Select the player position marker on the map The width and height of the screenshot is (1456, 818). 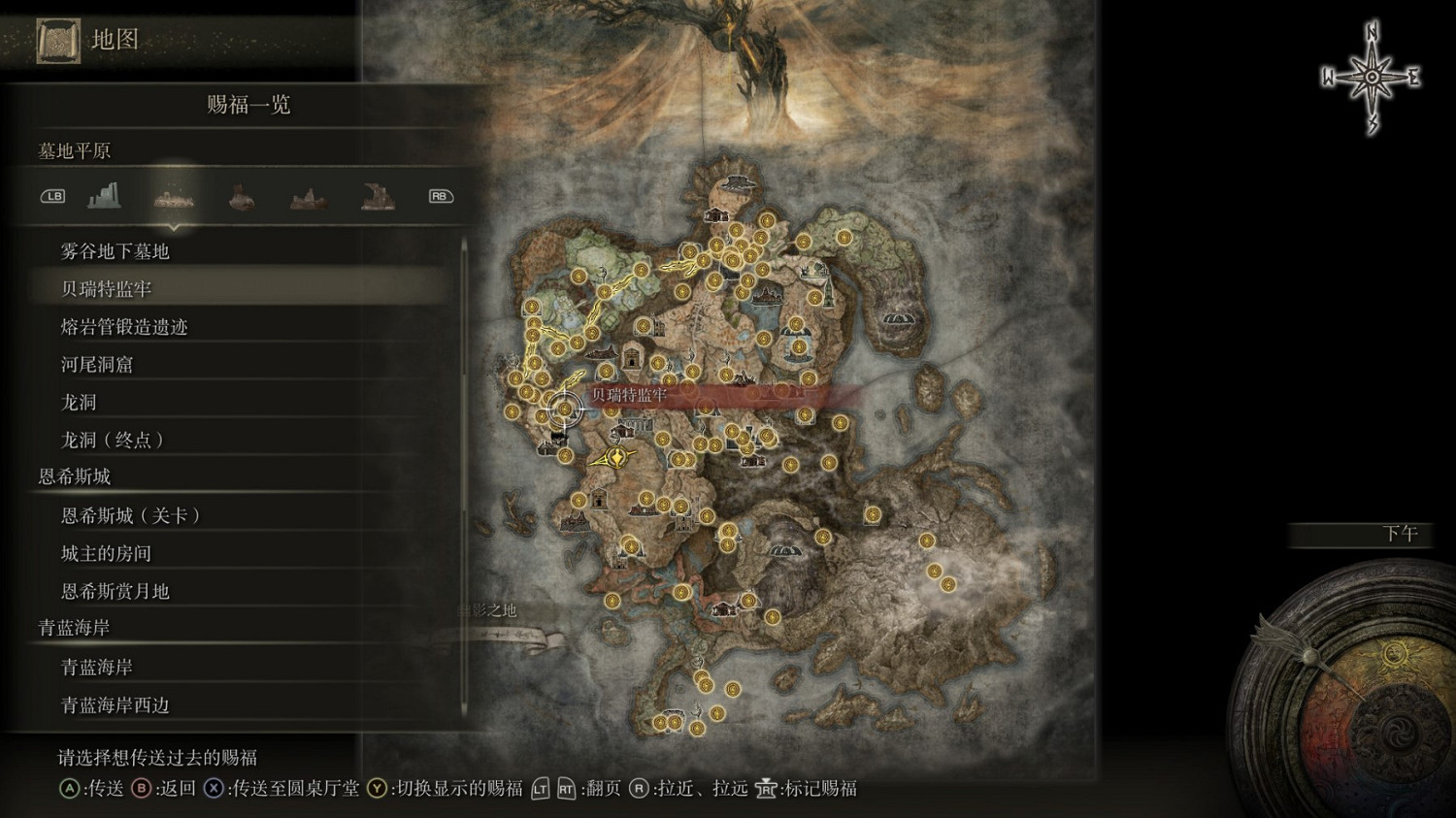[566, 409]
